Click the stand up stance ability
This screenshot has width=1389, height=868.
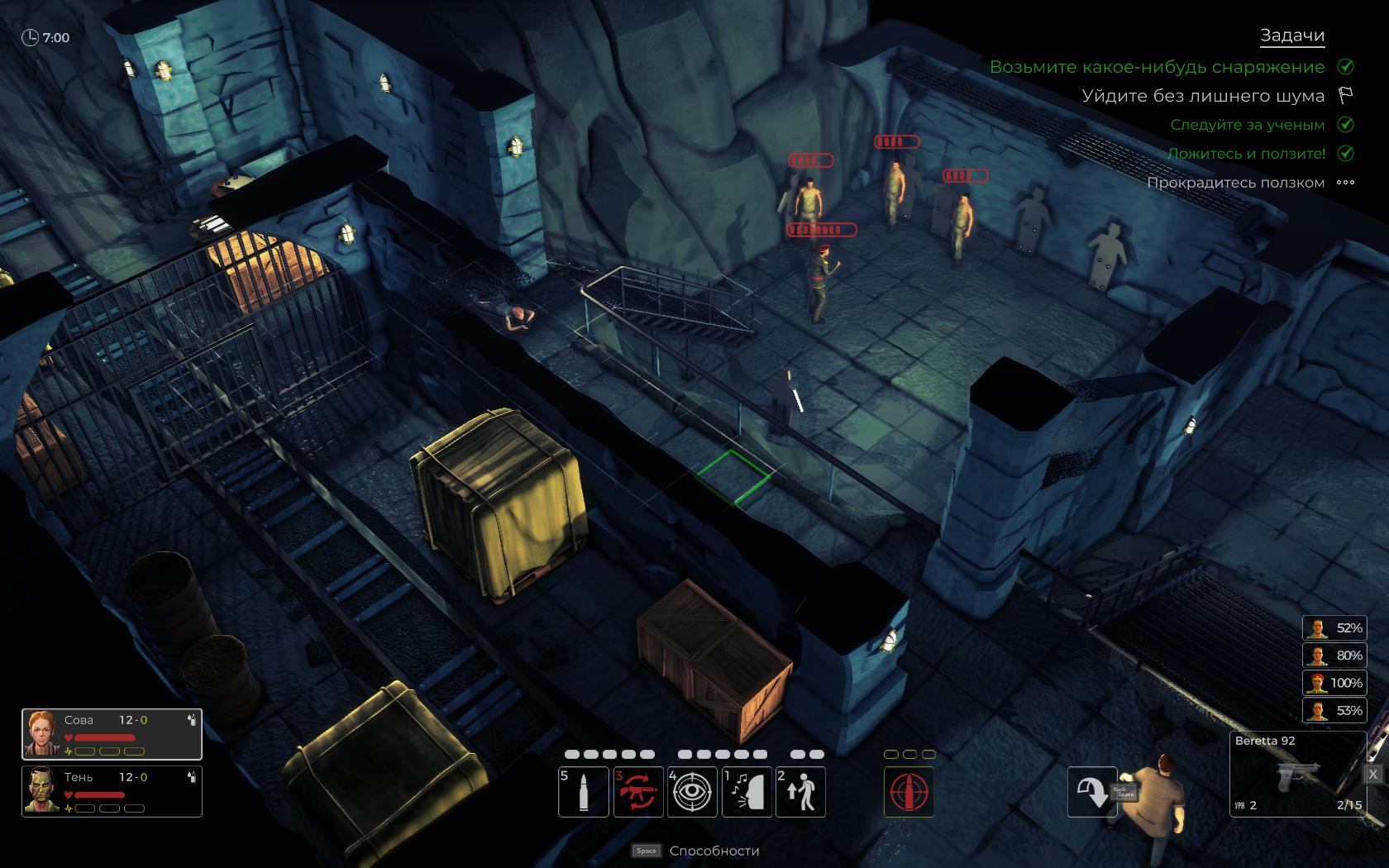pyautogui.click(x=800, y=791)
